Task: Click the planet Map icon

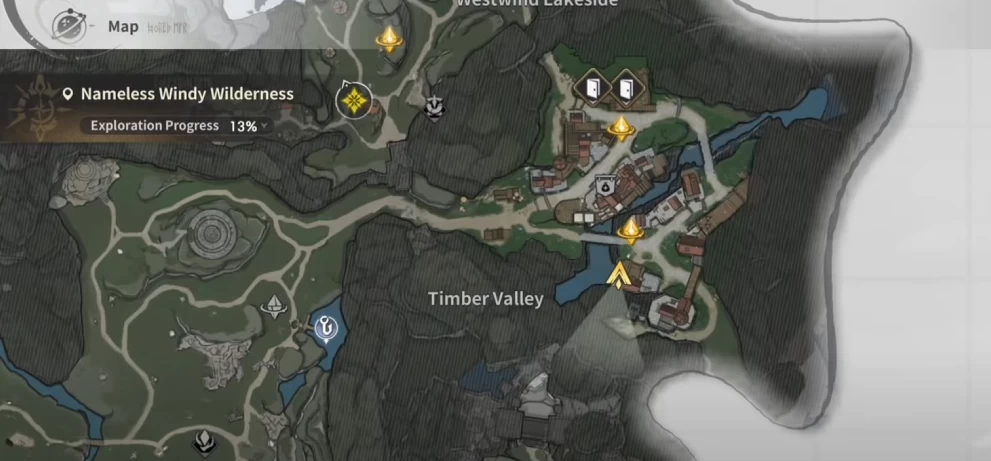Action: pyautogui.click(x=69, y=24)
